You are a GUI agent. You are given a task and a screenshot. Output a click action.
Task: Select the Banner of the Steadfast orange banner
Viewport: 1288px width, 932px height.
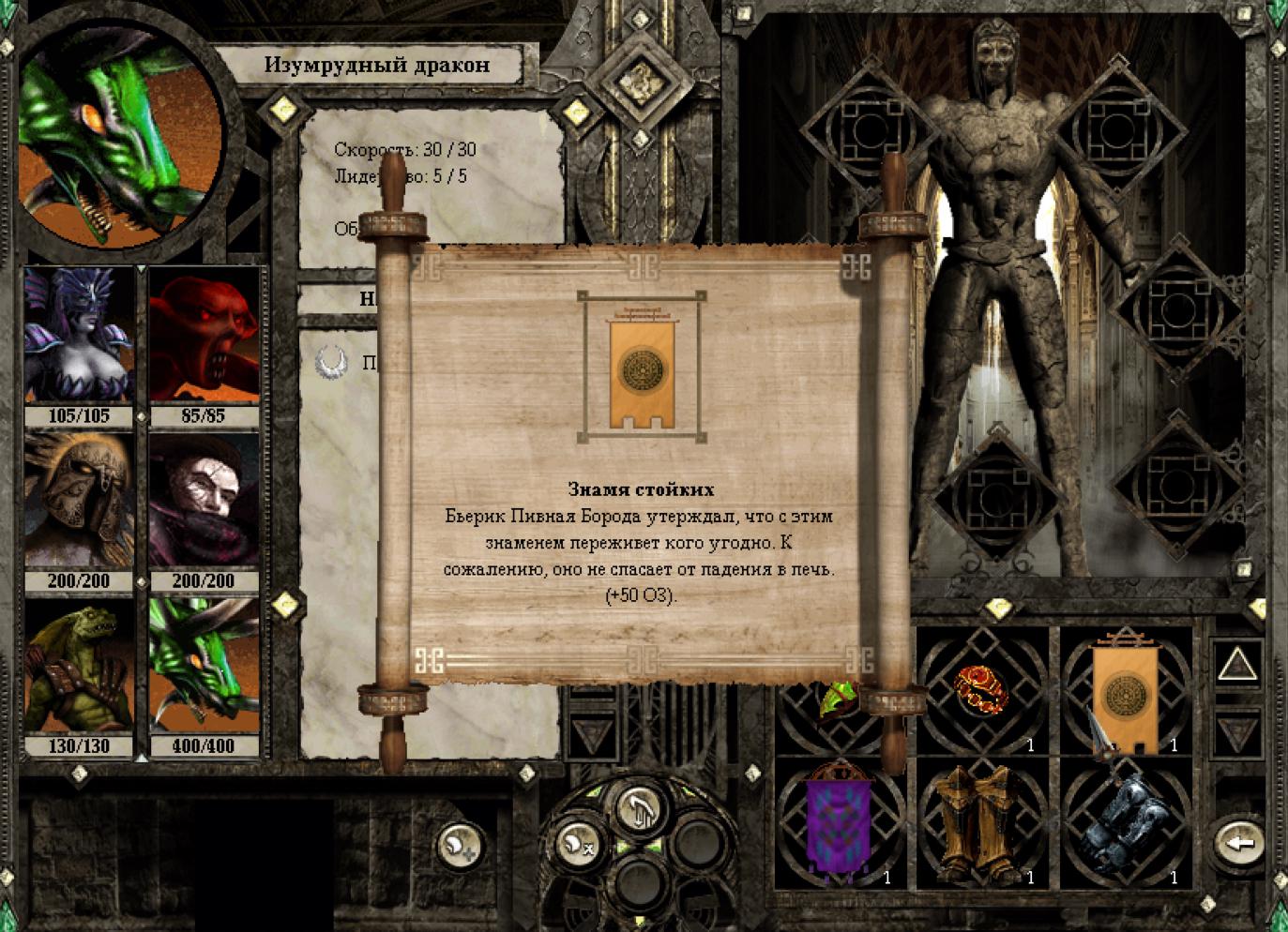click(1126, 692)
